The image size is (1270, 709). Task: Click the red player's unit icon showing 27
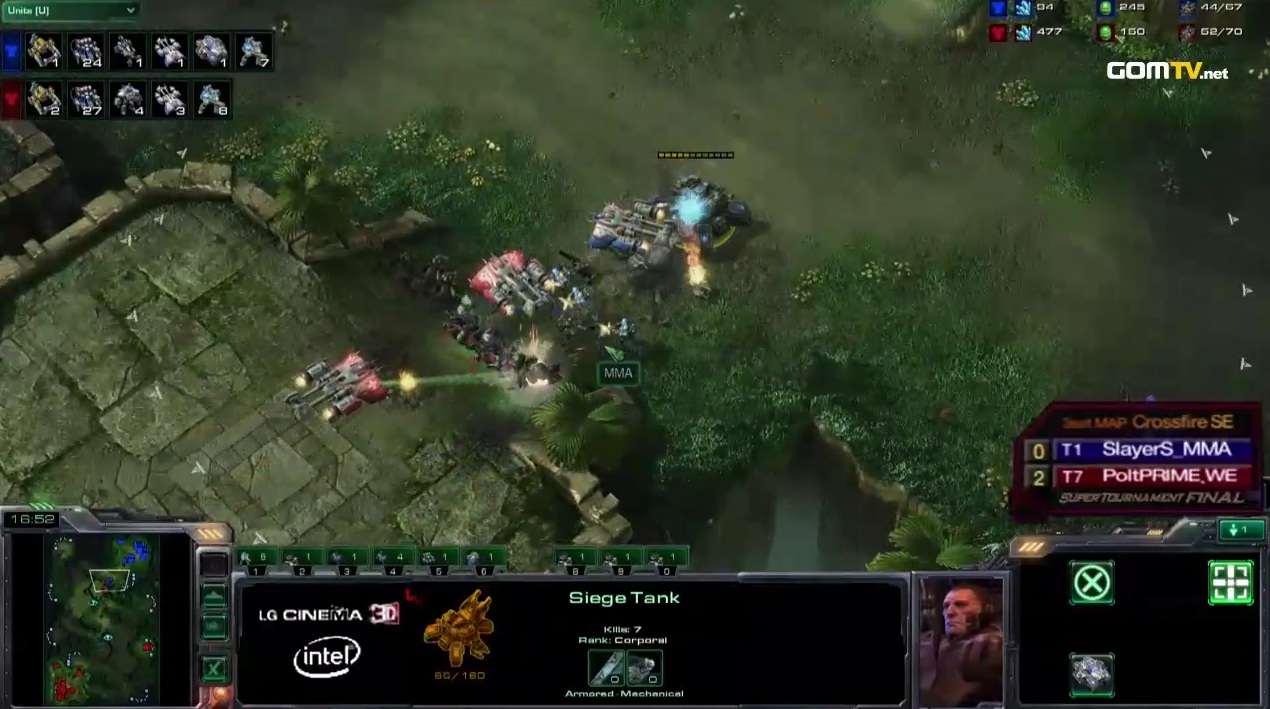pos(86,99)
